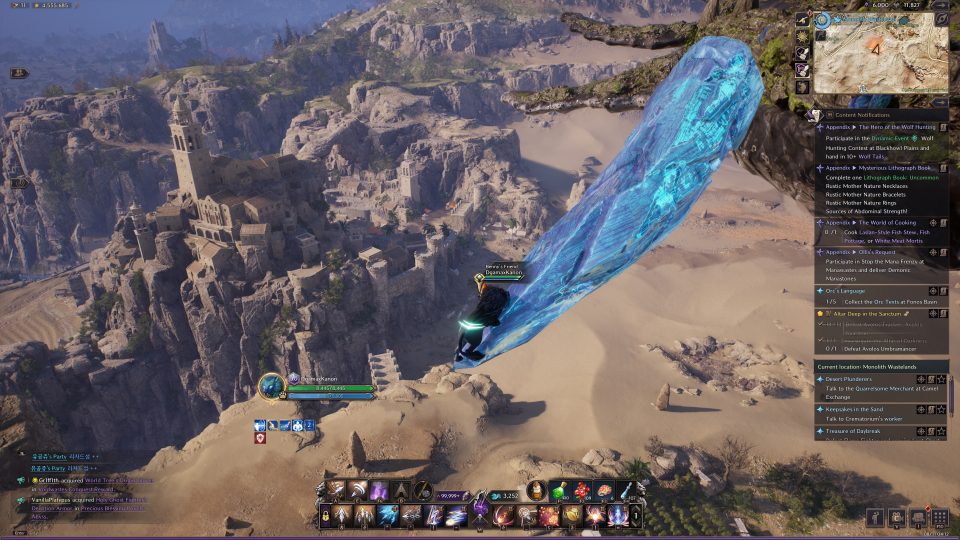Select the Treasure of Daybreak quest
Viewport: 960px width, 540px height.
pyautogui.click(x=853, y=431)
